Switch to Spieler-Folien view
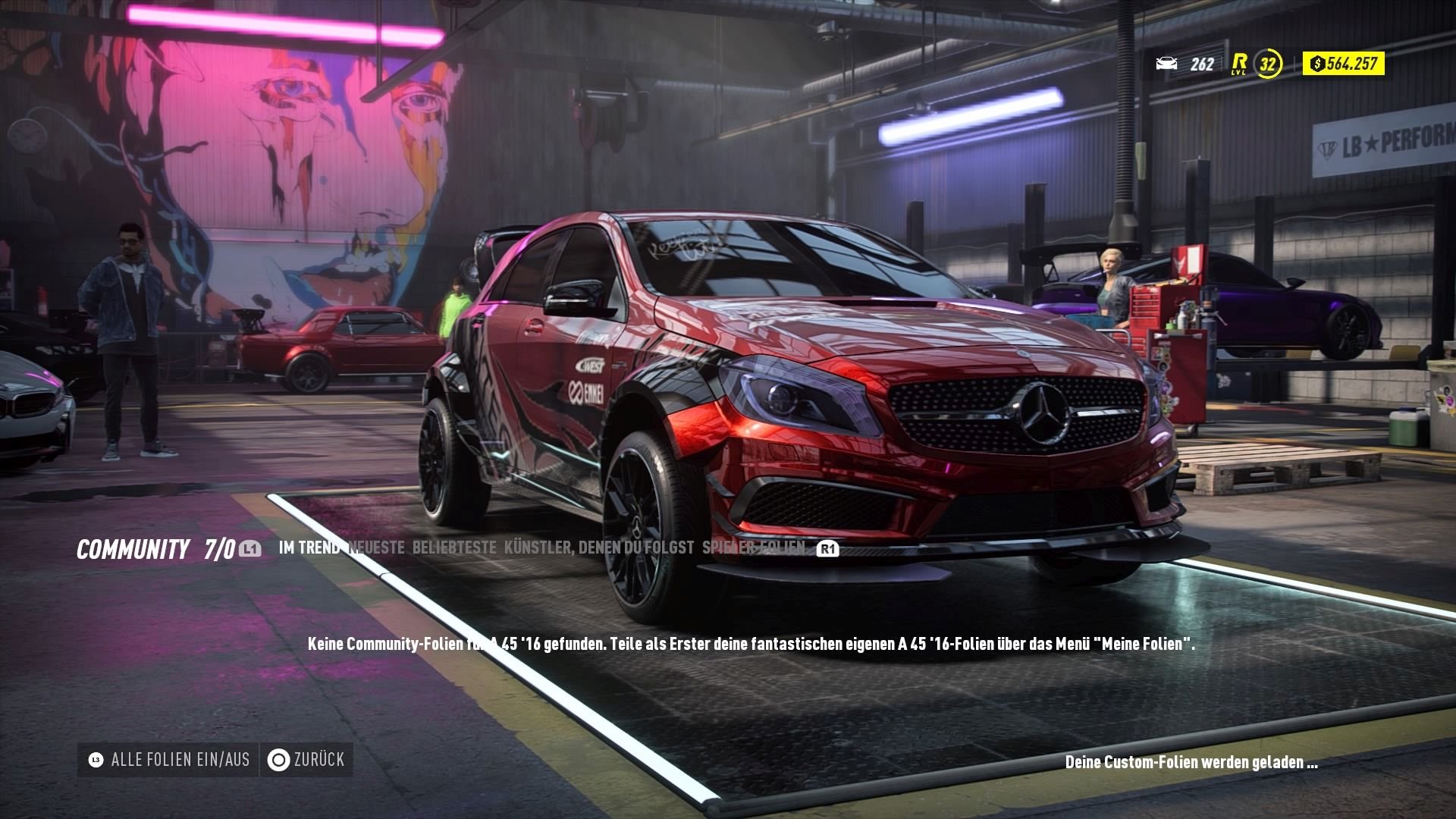Screen dimensions: 1456x819 coord(755,548)
